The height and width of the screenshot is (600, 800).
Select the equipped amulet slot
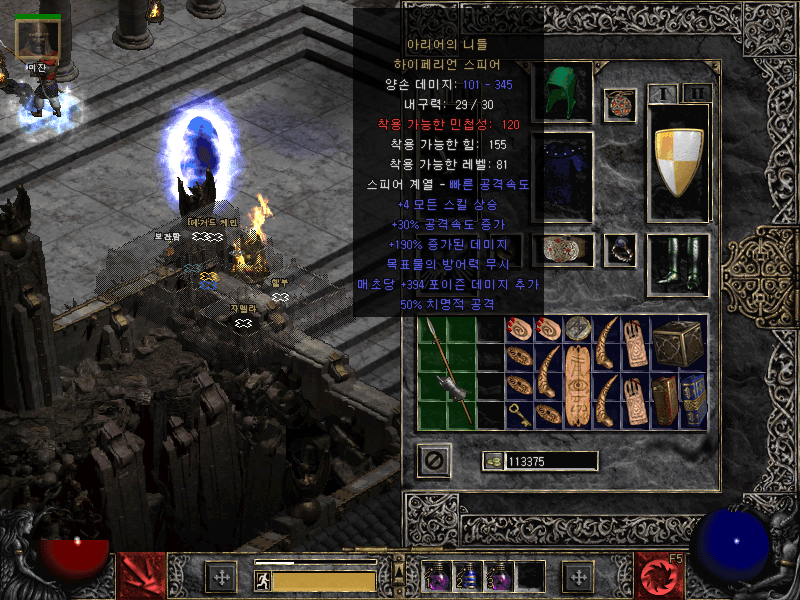click(621, 103)
